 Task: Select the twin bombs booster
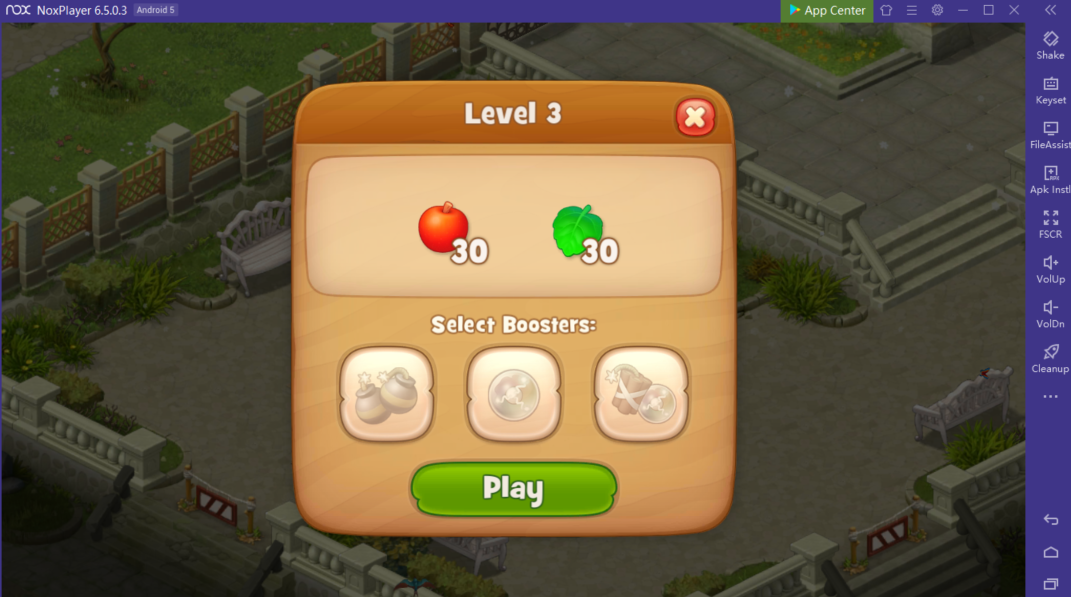[387, 393]
